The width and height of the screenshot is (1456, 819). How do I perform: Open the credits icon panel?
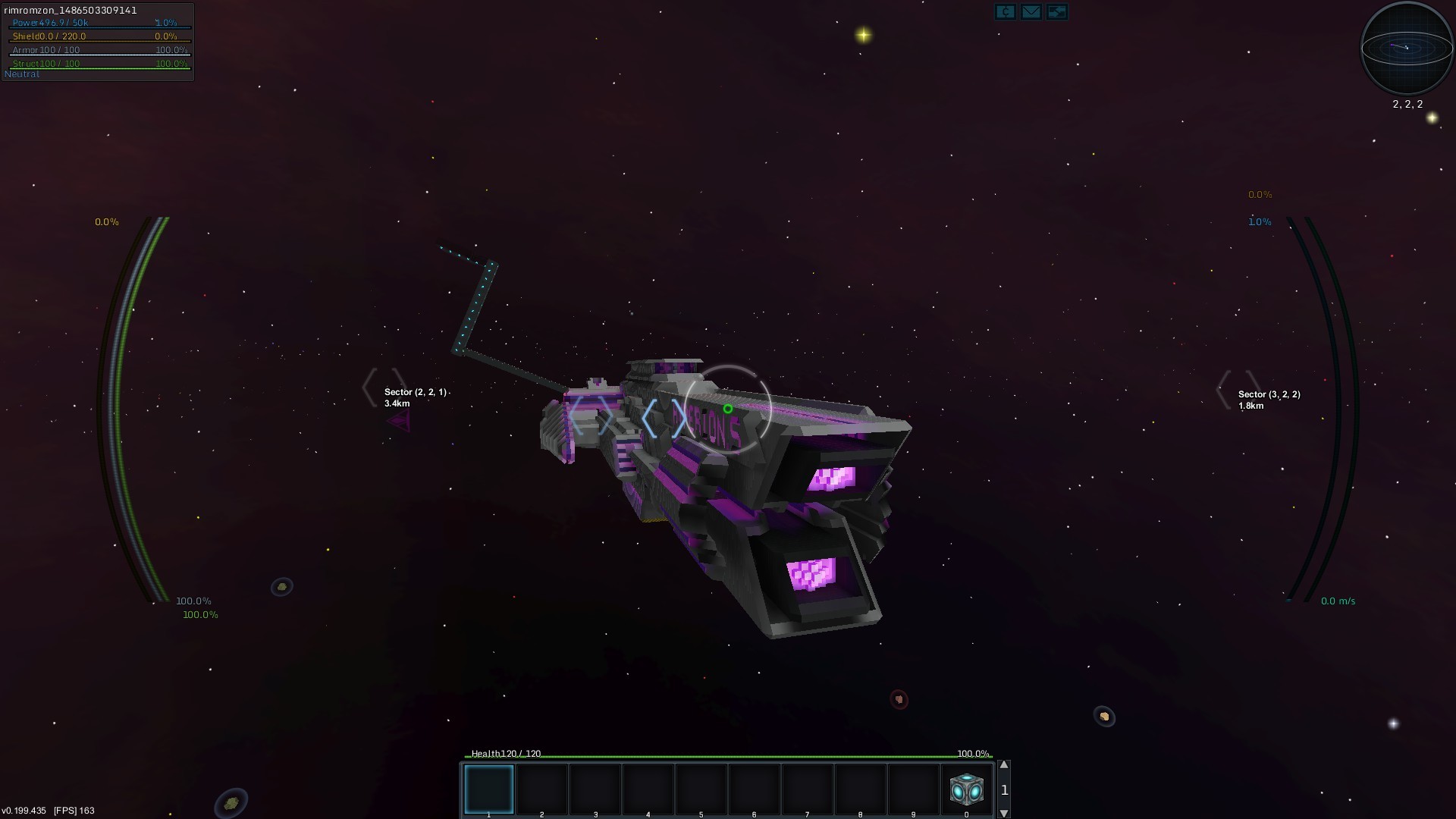(x=1005, y=11)
